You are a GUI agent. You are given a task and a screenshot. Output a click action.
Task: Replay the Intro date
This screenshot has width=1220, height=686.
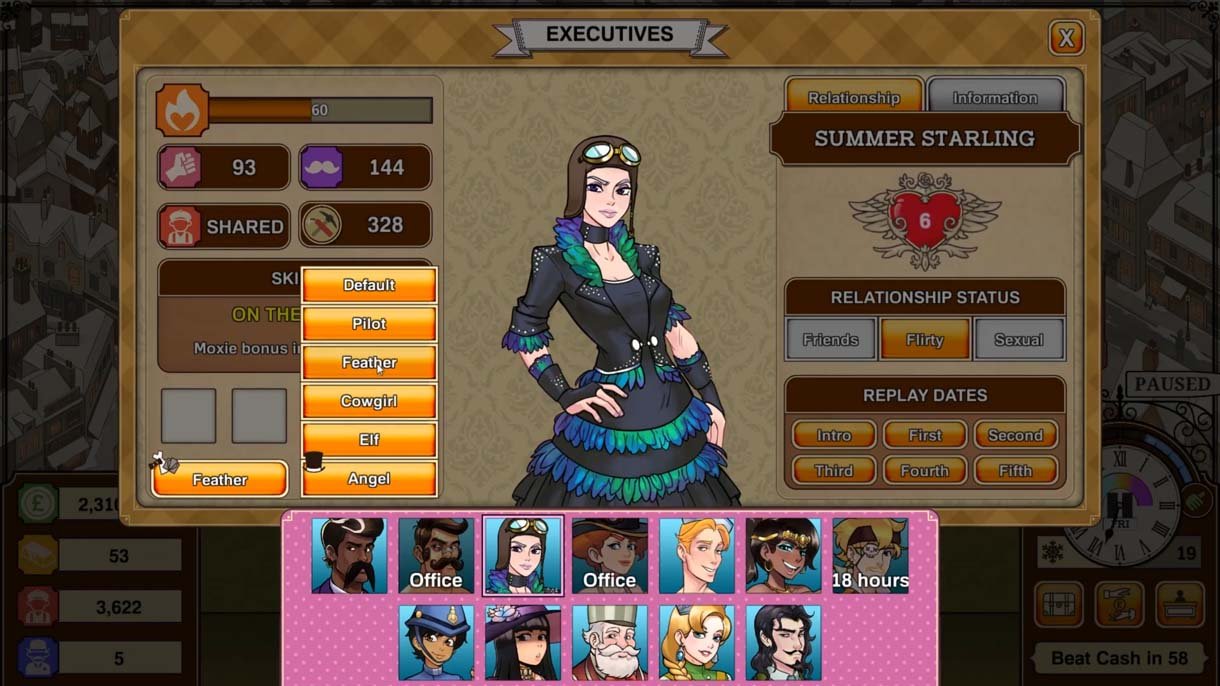833,435
